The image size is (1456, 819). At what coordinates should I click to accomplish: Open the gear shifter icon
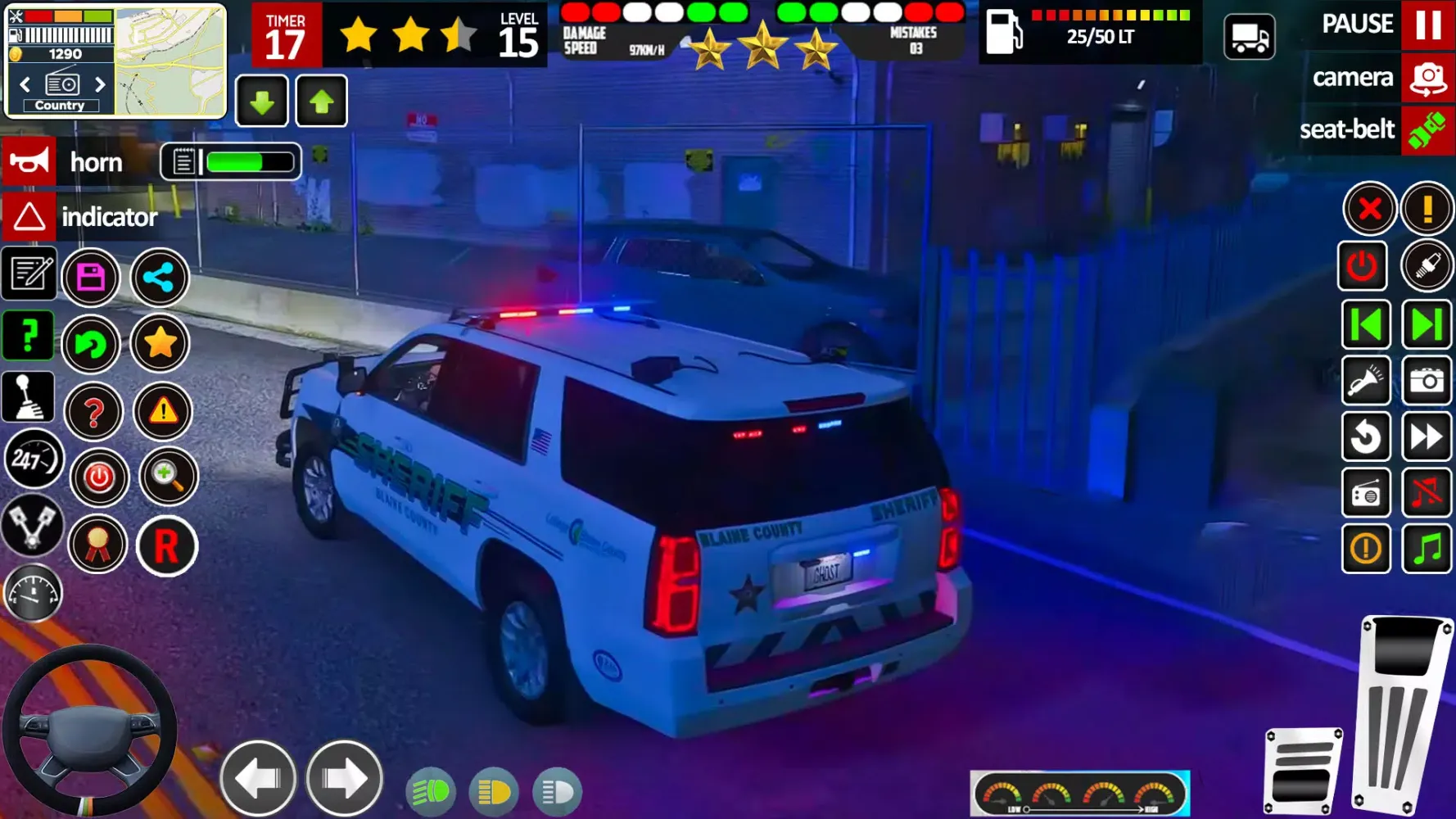[x=29, y=396]
